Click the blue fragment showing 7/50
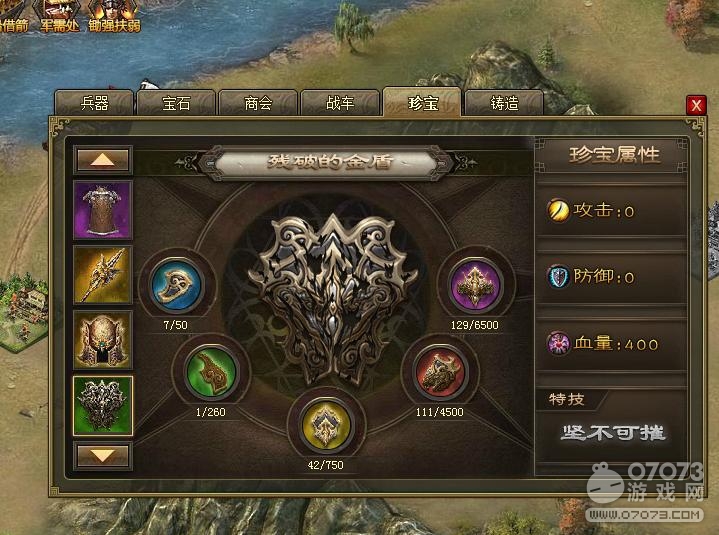Viewport: 719px width, 535px height. click(x=177, y=285)
